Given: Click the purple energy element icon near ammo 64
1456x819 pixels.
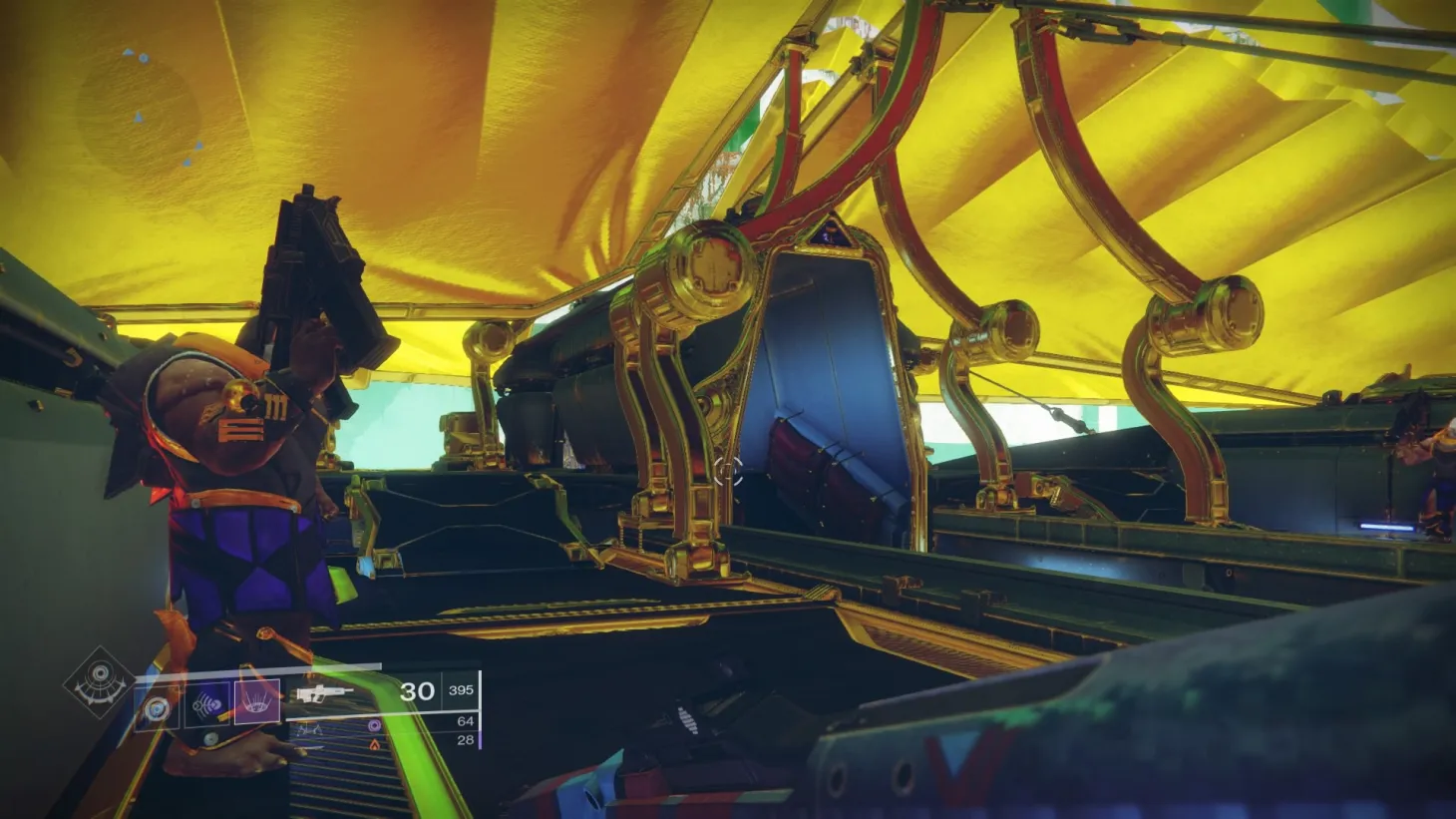Looking at the screenshot, I should [x=374, y=726].
